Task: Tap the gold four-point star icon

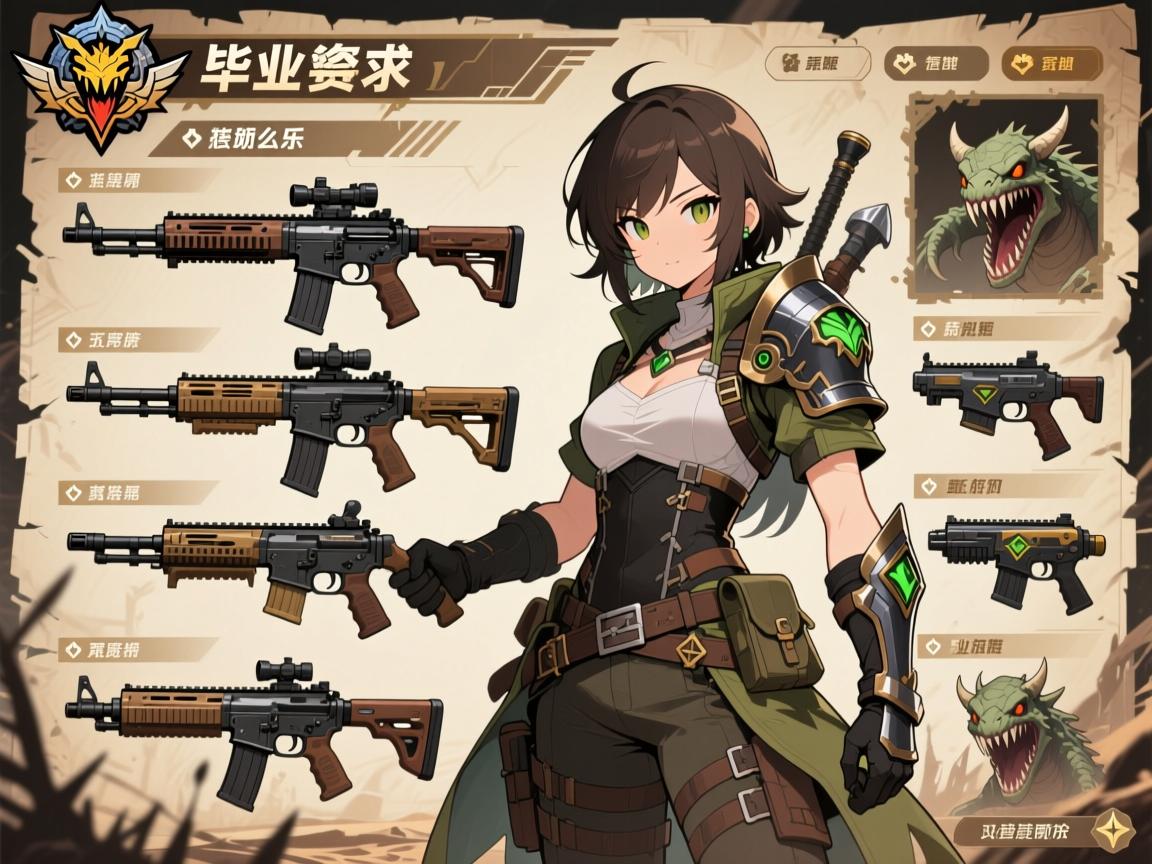Action: click(1108, 829)
